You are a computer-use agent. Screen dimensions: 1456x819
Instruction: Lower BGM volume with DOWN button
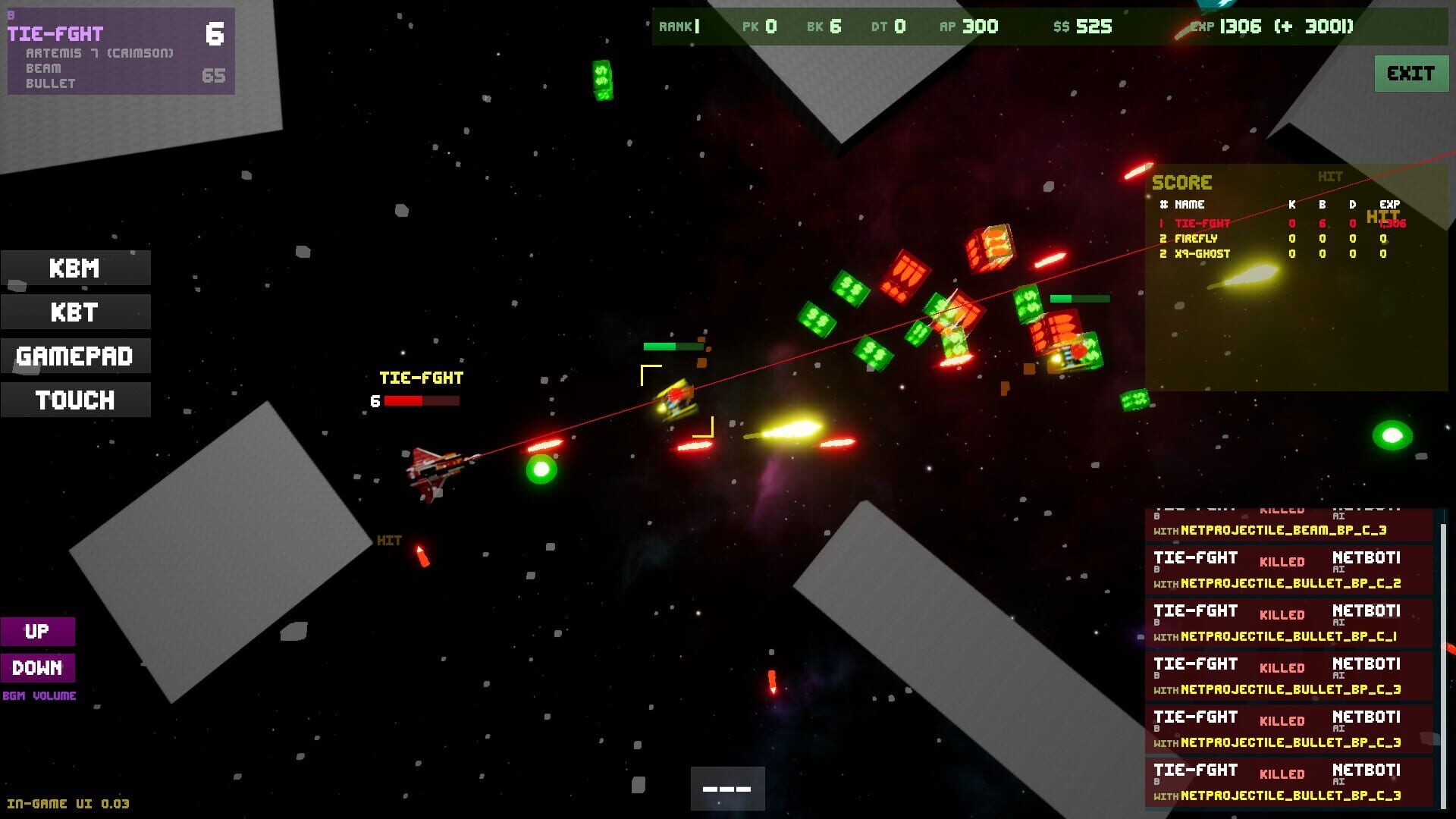[x=37, y=668]
